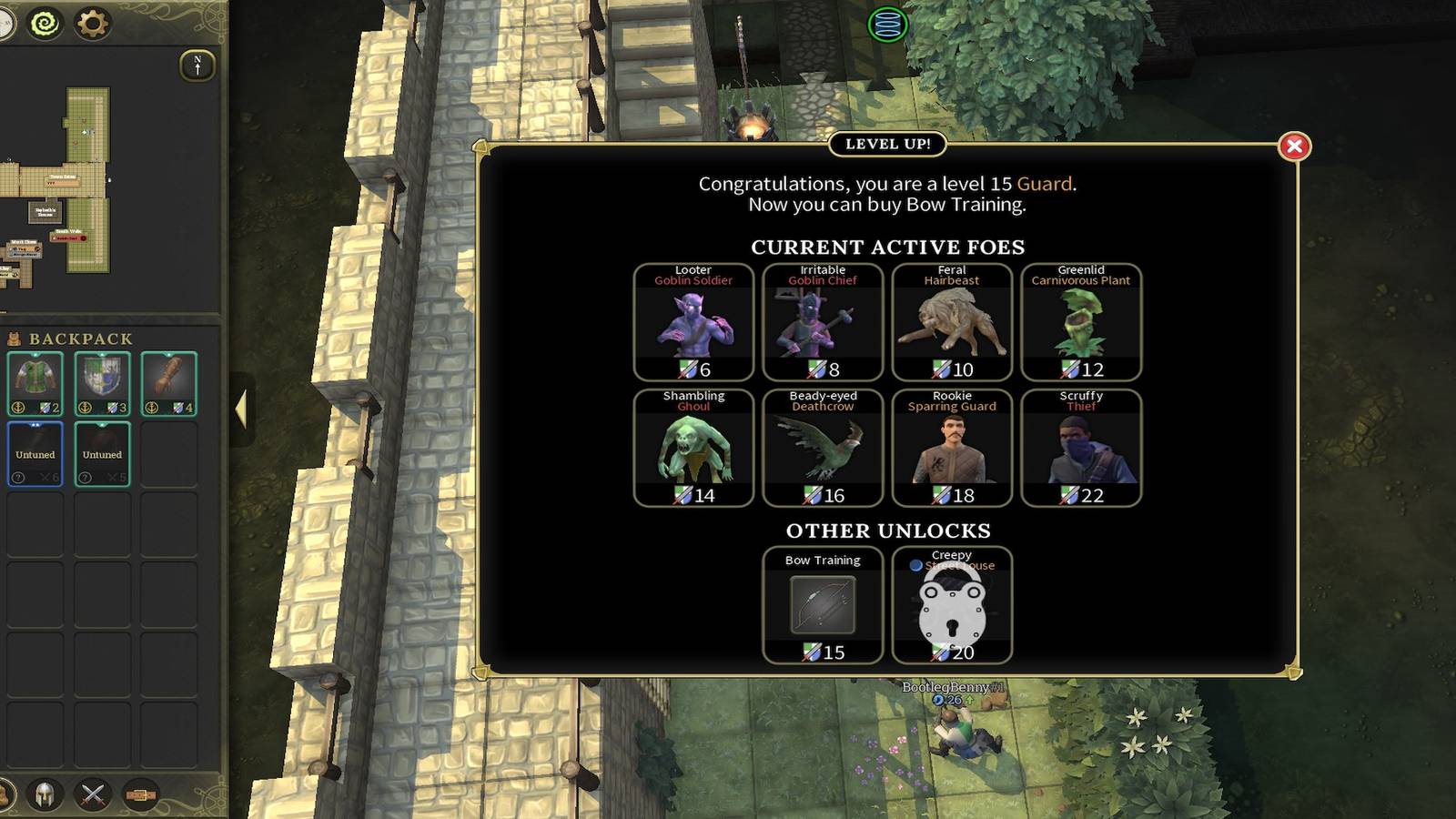Image resolution: width=1456 pixels, height=819 pixels.
Task: Click the locked Creepy unlock card
Action: point(952,605)
